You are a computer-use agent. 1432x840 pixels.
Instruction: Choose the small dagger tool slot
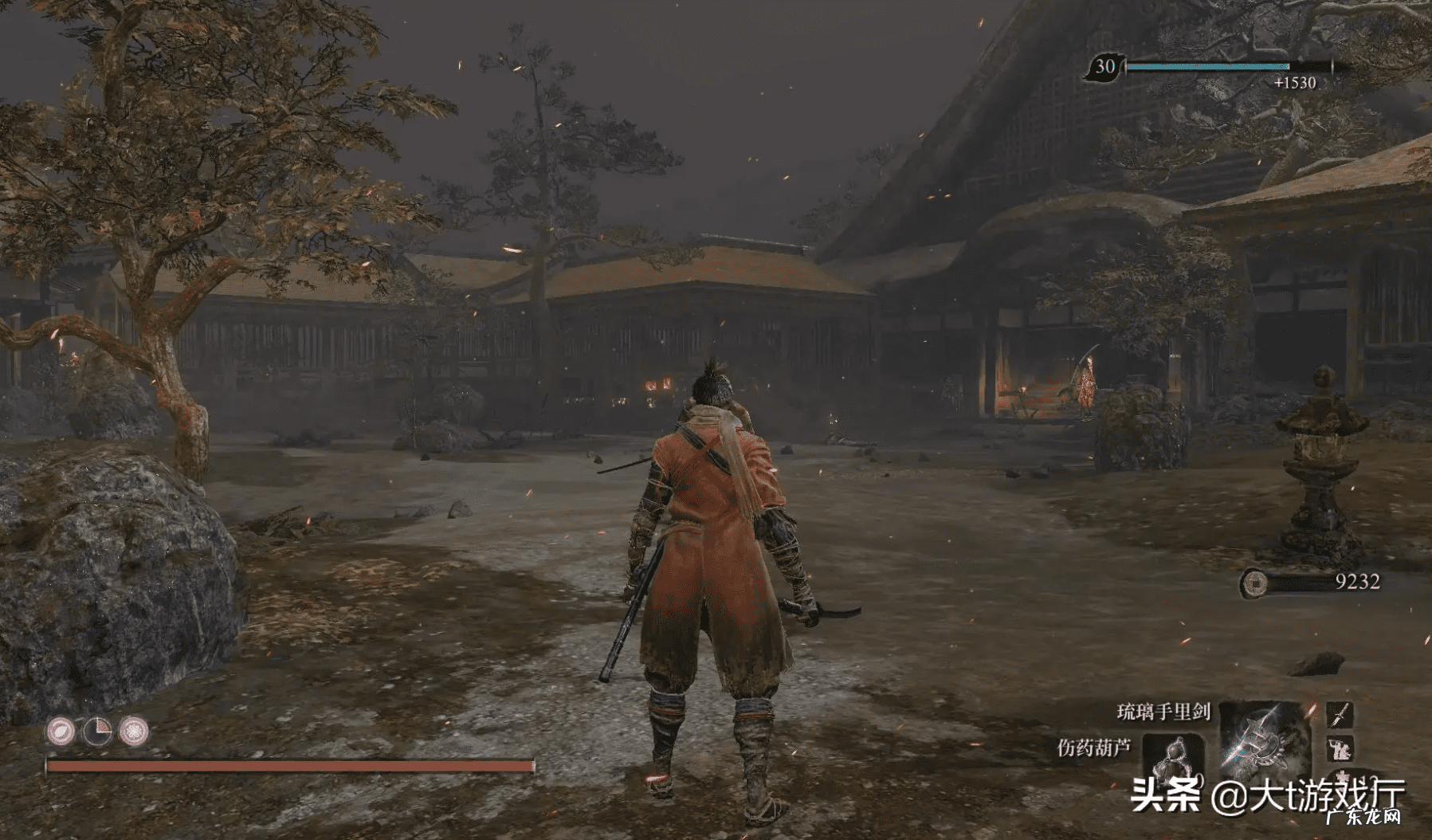click(x=1340, y=714)
